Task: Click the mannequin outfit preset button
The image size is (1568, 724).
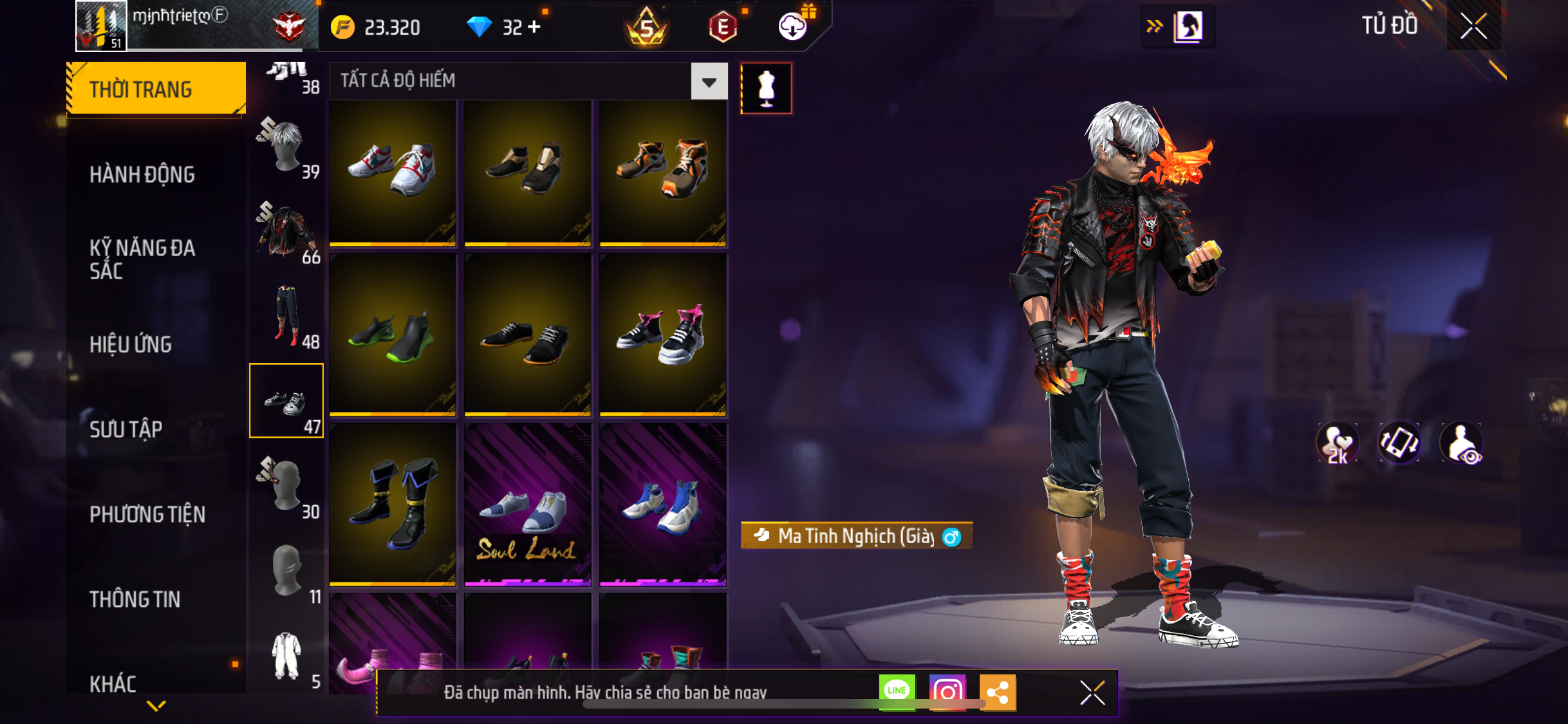Action: coord(766,88)
